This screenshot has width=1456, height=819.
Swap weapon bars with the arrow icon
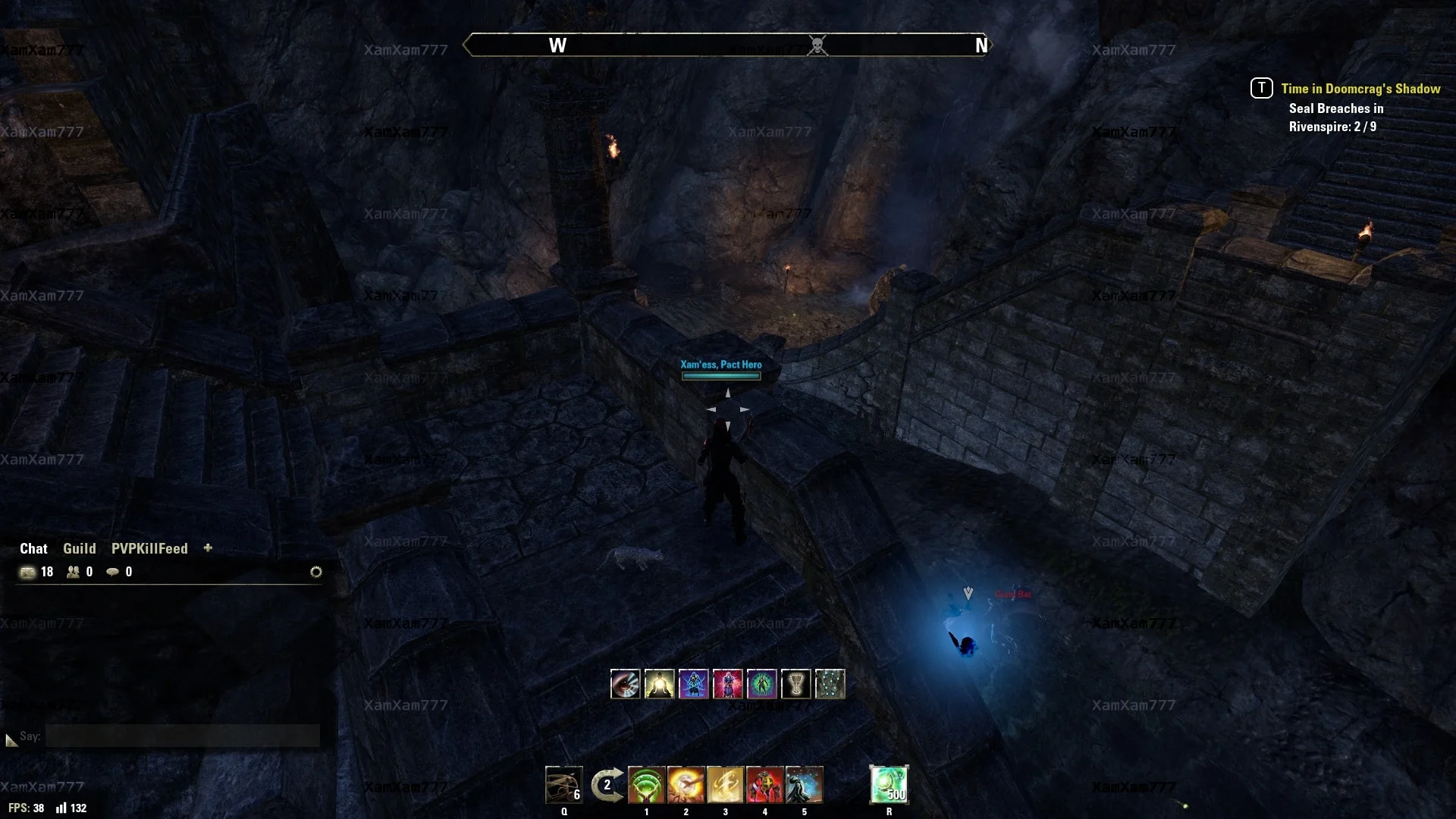click(x=607, y=785)
